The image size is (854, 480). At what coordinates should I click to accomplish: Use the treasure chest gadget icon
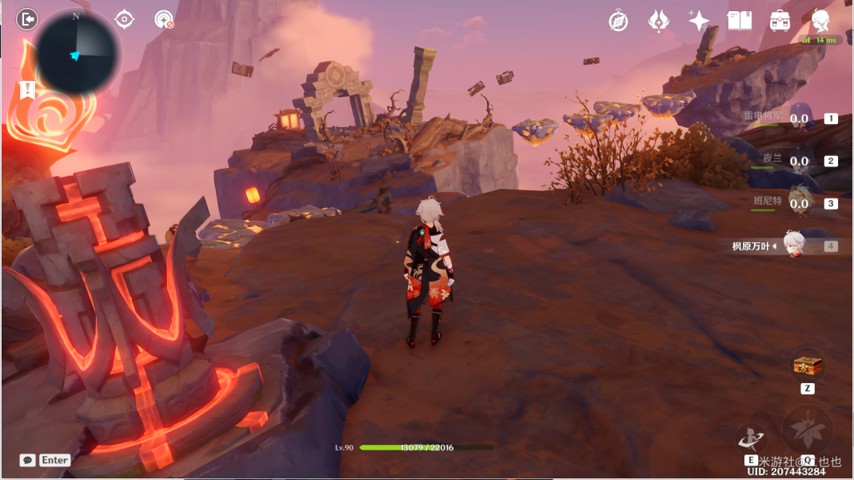(806, 365)
